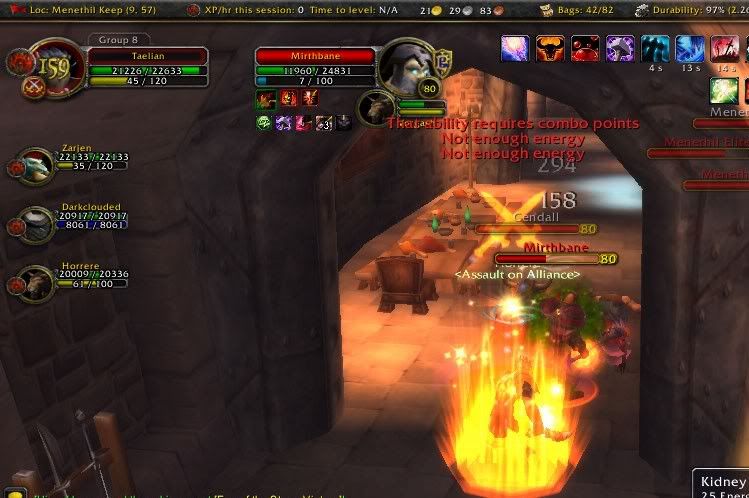Select the purple mushroom buff icon

(x=620, y=48)
